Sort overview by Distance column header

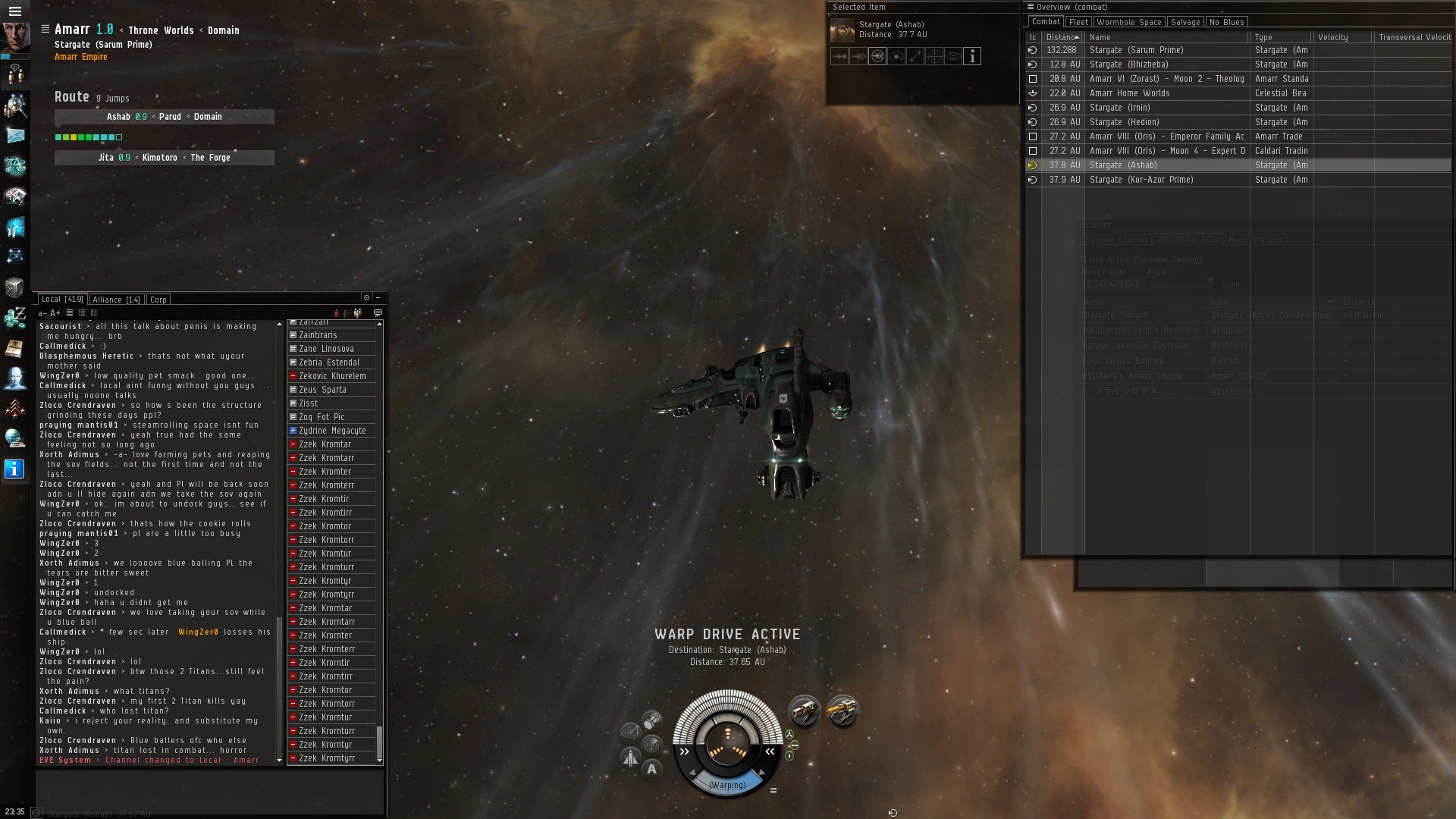click(1061, 37)
